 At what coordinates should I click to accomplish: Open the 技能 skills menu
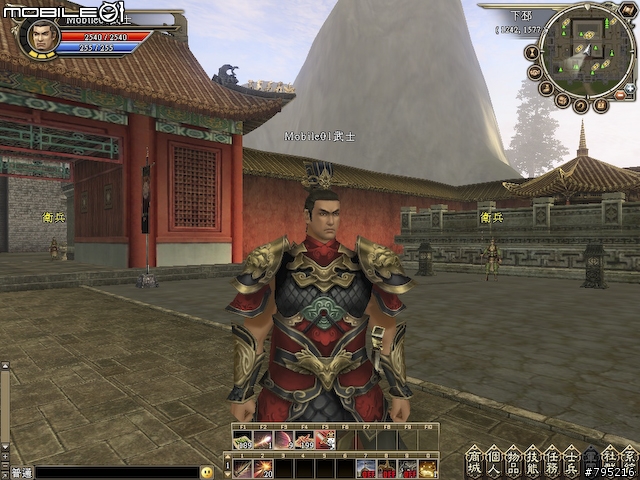(x=535, y=461)
